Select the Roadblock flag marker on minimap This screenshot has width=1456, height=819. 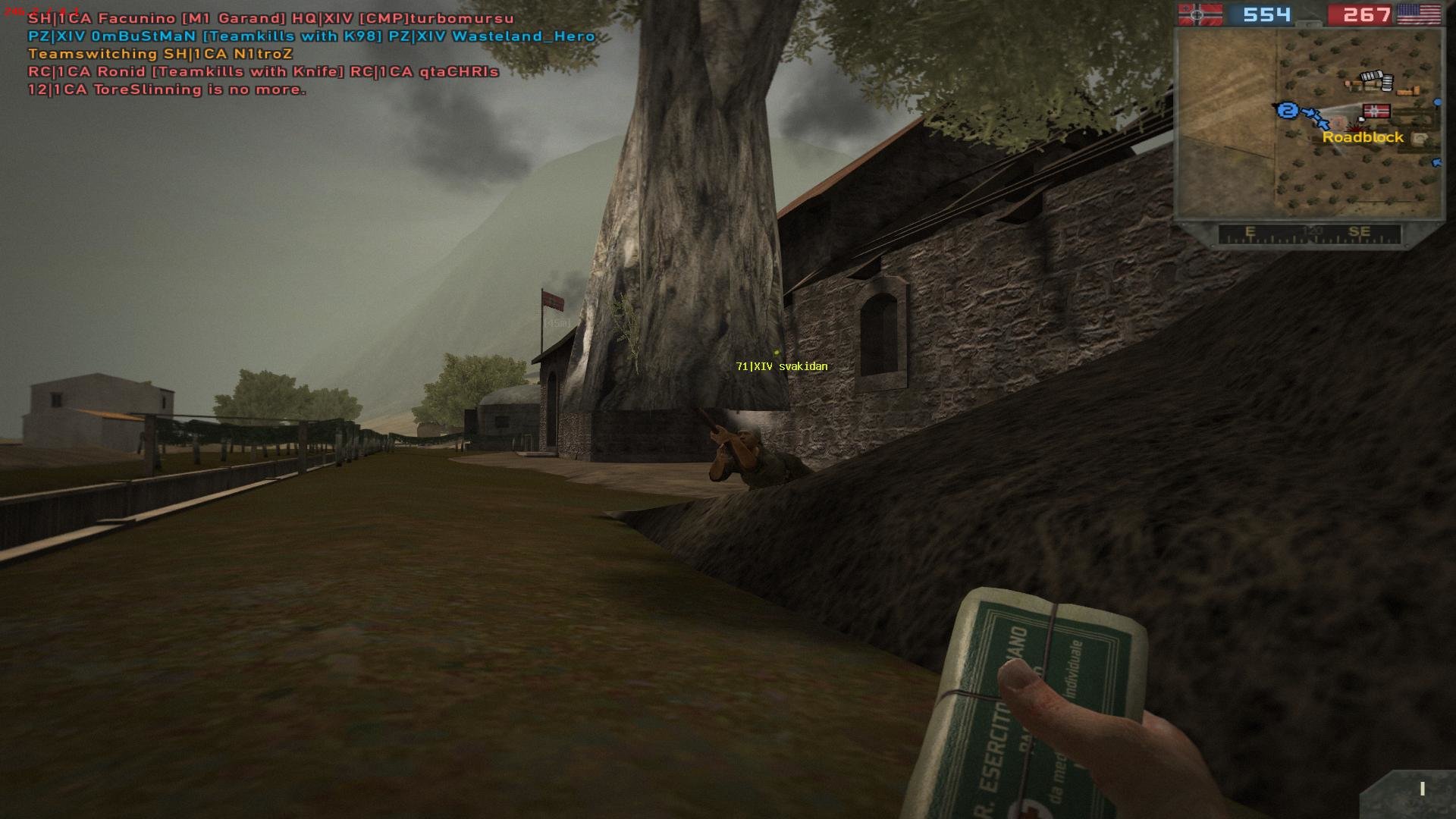(x=1376, y=112)
